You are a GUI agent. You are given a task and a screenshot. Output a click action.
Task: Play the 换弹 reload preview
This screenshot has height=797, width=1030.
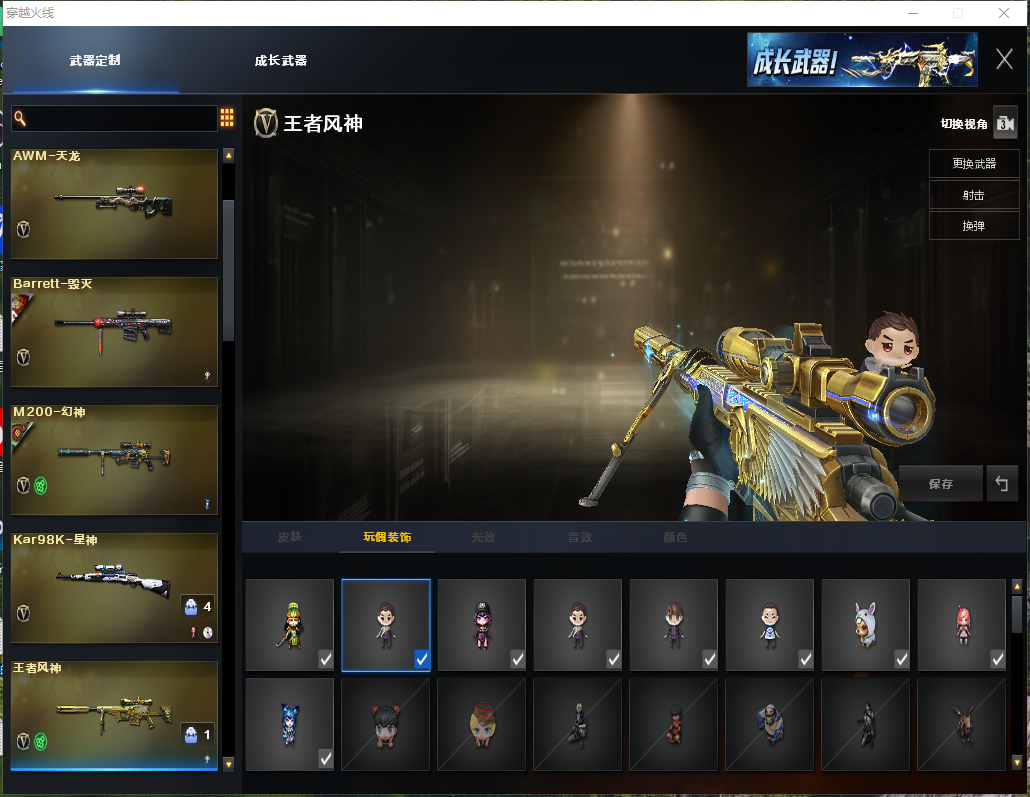coord(974,226)
